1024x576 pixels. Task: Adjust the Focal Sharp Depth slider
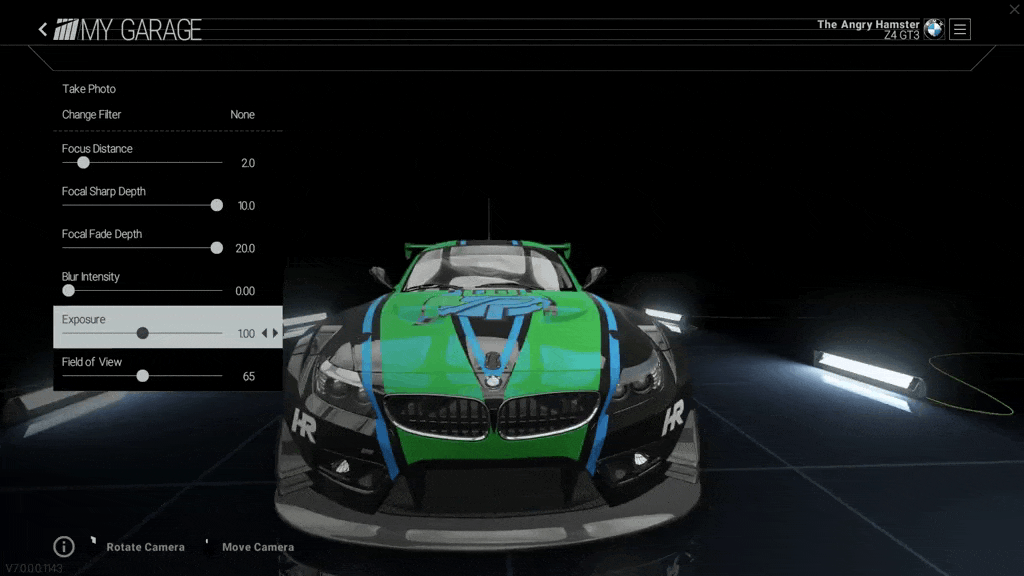pyautogui.click(x=216, y=205)
